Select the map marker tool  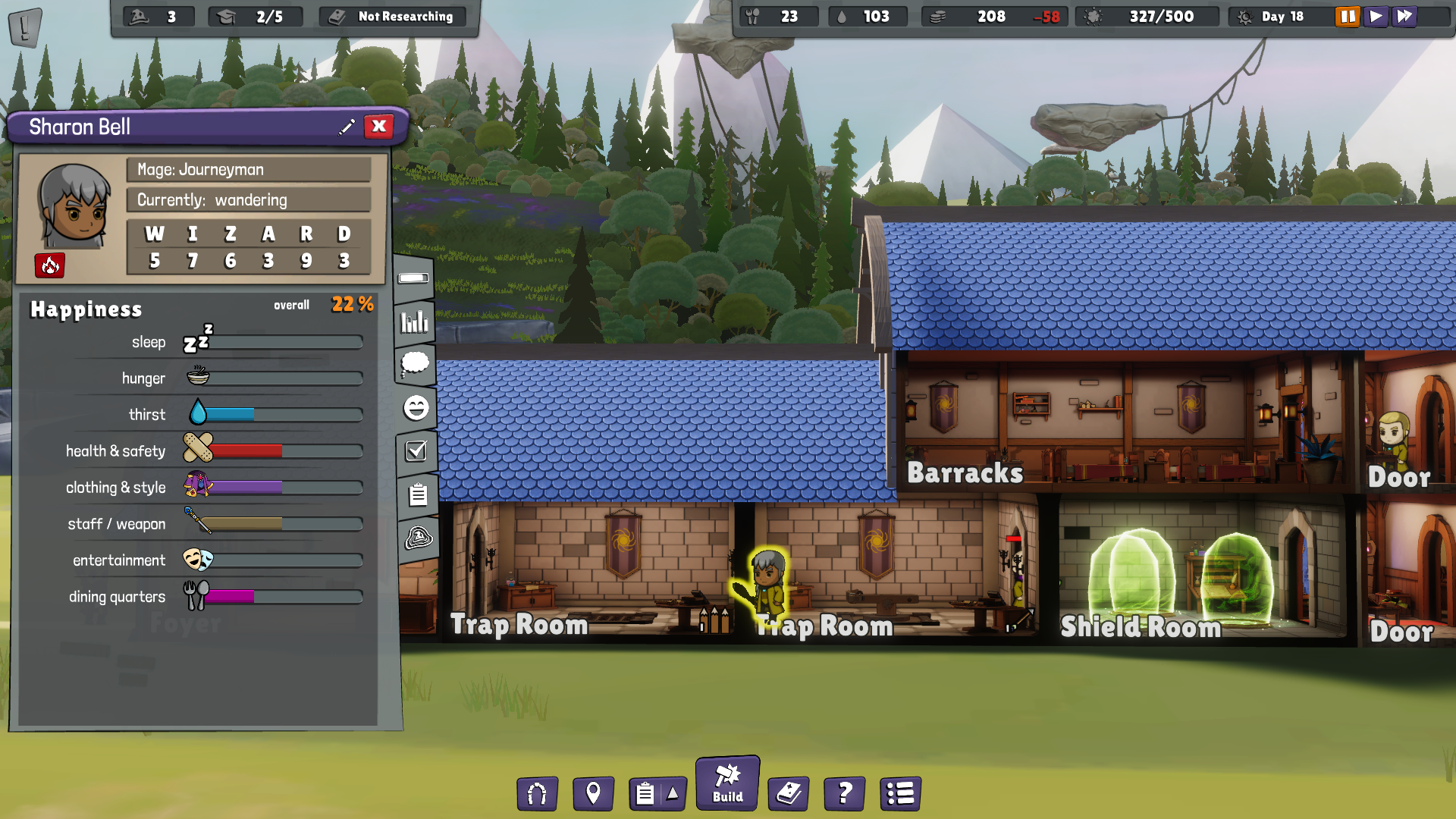click(594, 794)
